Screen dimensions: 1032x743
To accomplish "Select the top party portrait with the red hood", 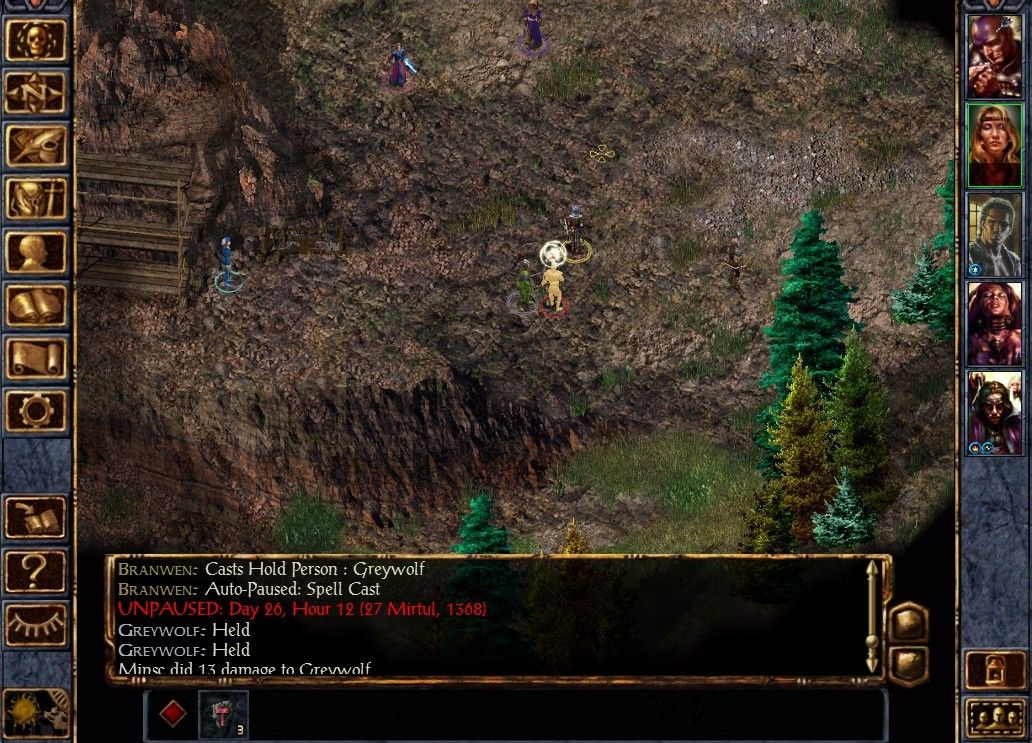I will [x=994, y=57].
